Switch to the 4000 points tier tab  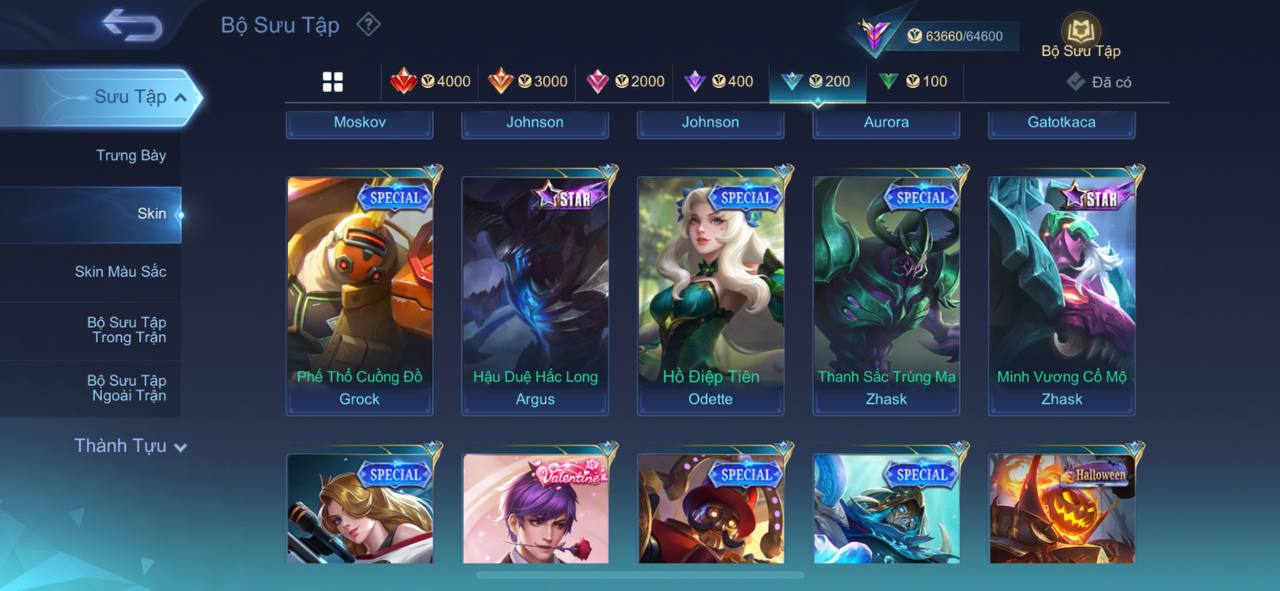coord(431,82)
